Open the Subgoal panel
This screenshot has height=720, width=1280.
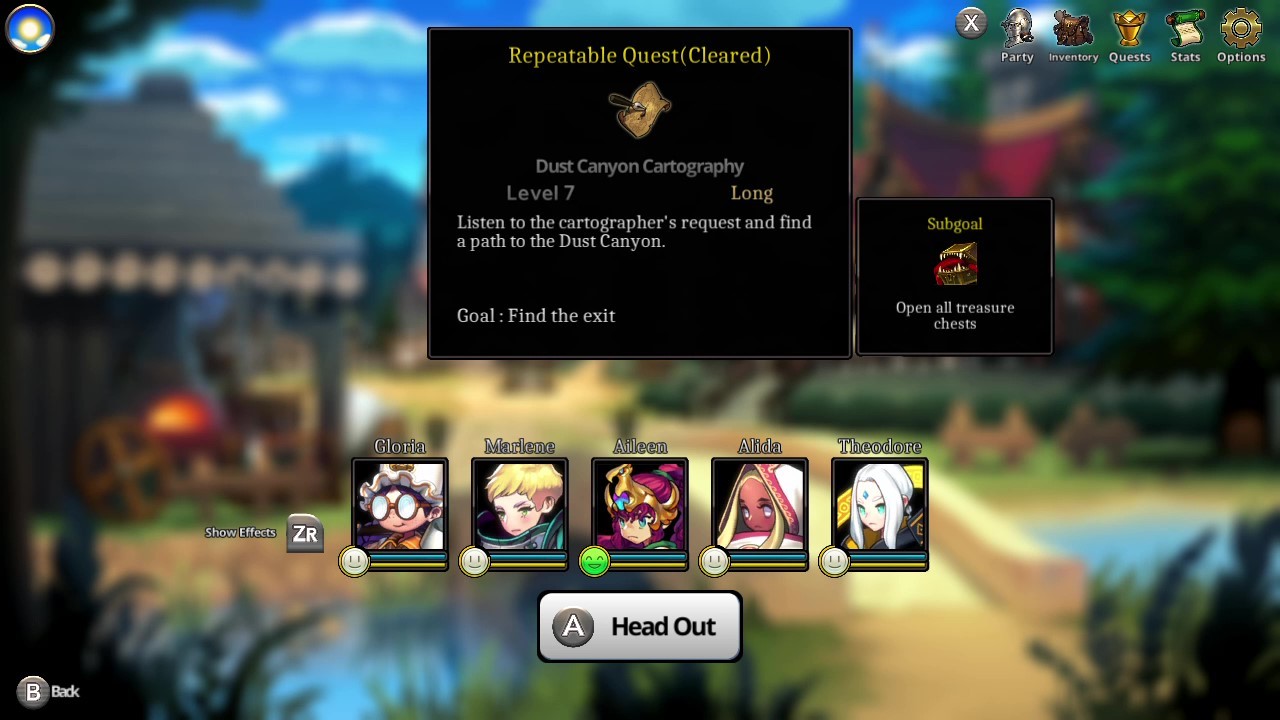pos(954,276)
